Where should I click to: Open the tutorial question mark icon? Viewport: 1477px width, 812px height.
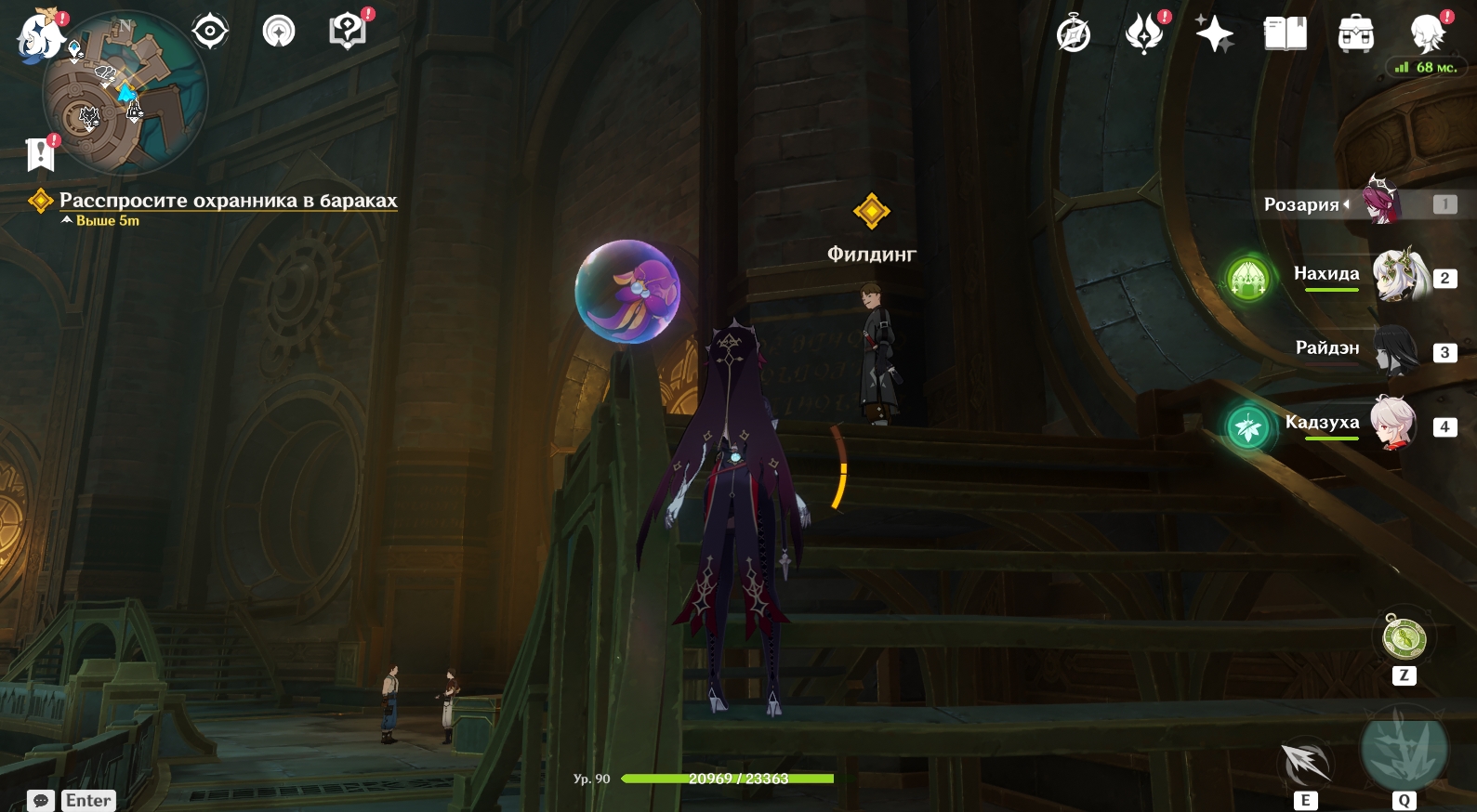click(x=347, y=32)
